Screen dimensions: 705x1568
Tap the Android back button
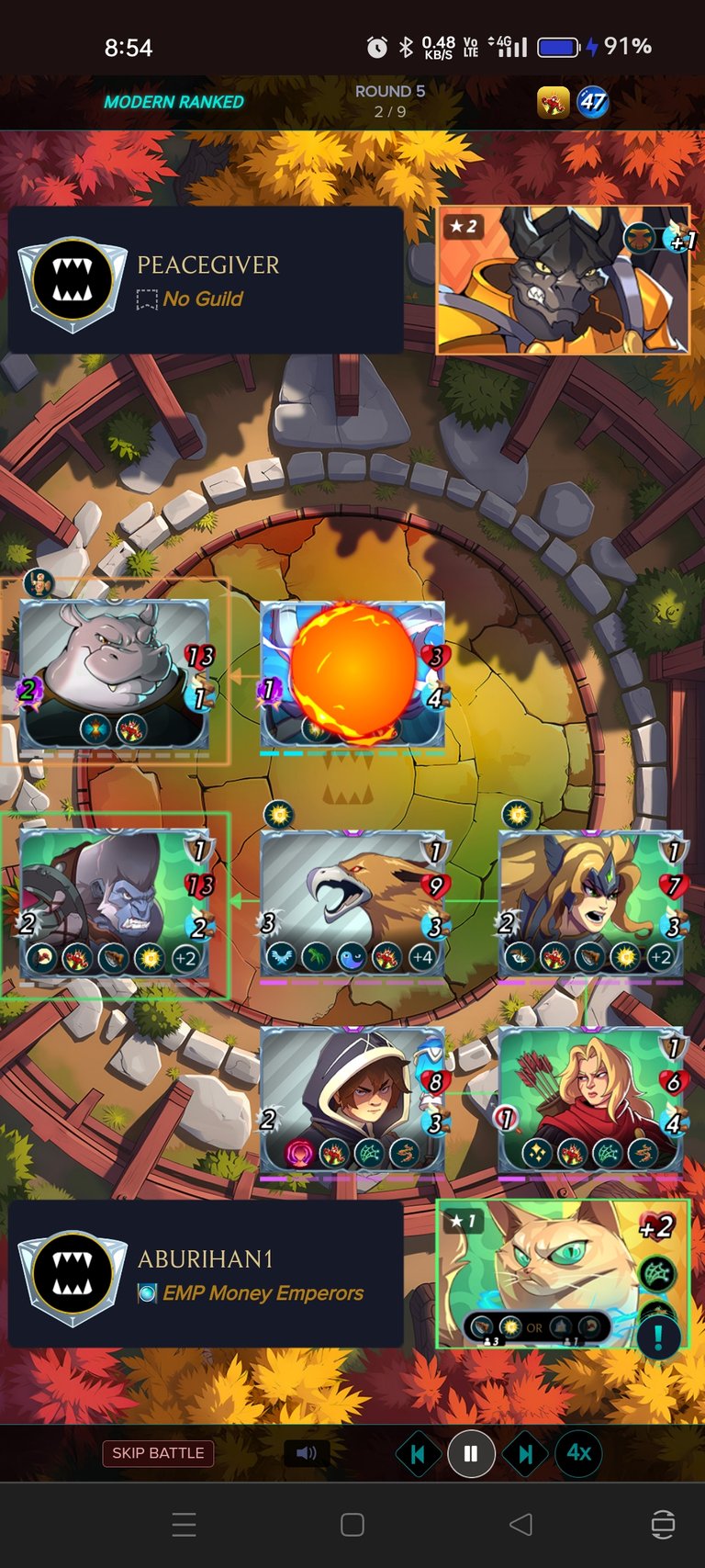tap(520, 1525)
